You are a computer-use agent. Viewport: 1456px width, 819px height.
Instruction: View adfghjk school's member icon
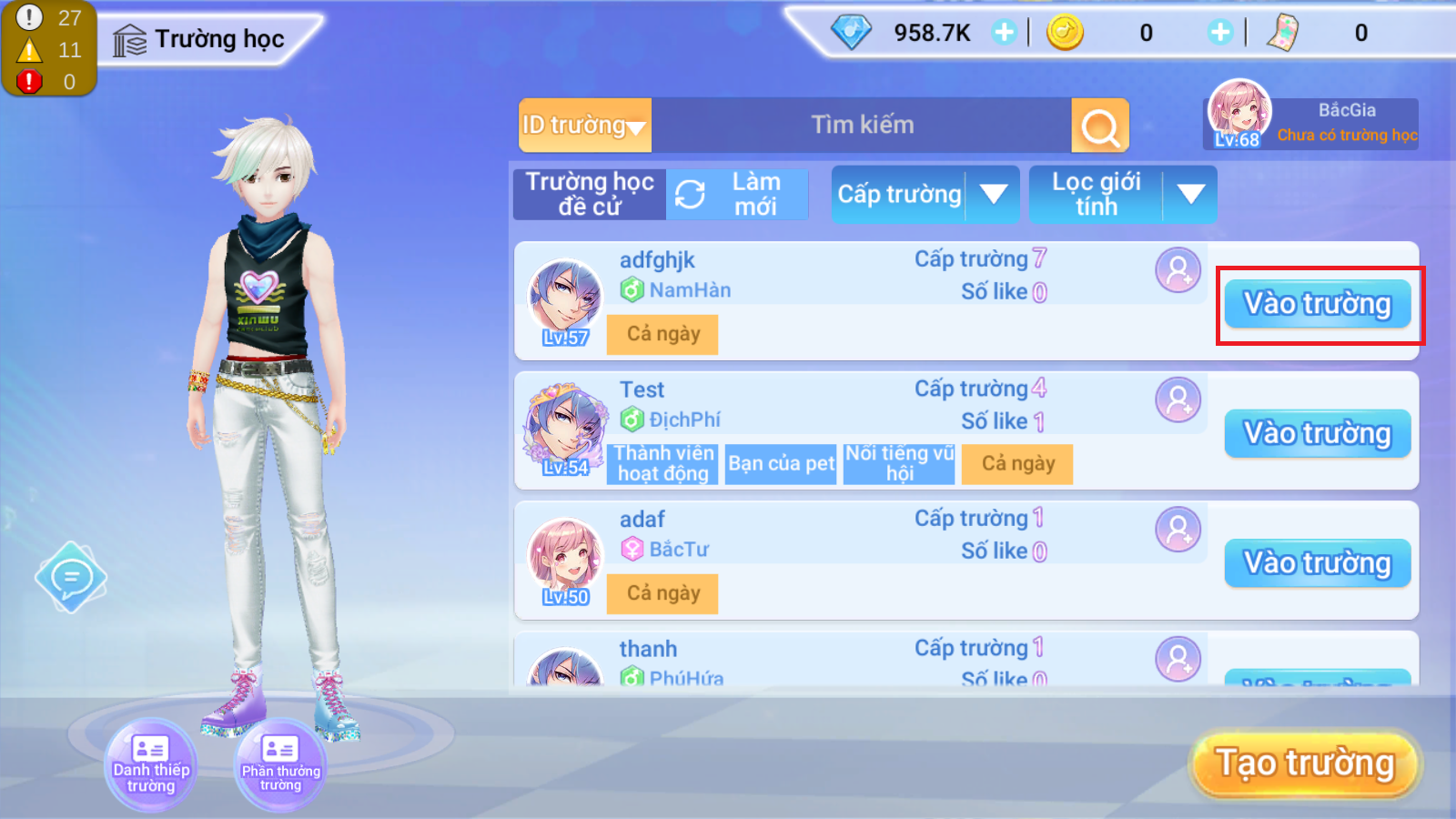click(1178, 270)
